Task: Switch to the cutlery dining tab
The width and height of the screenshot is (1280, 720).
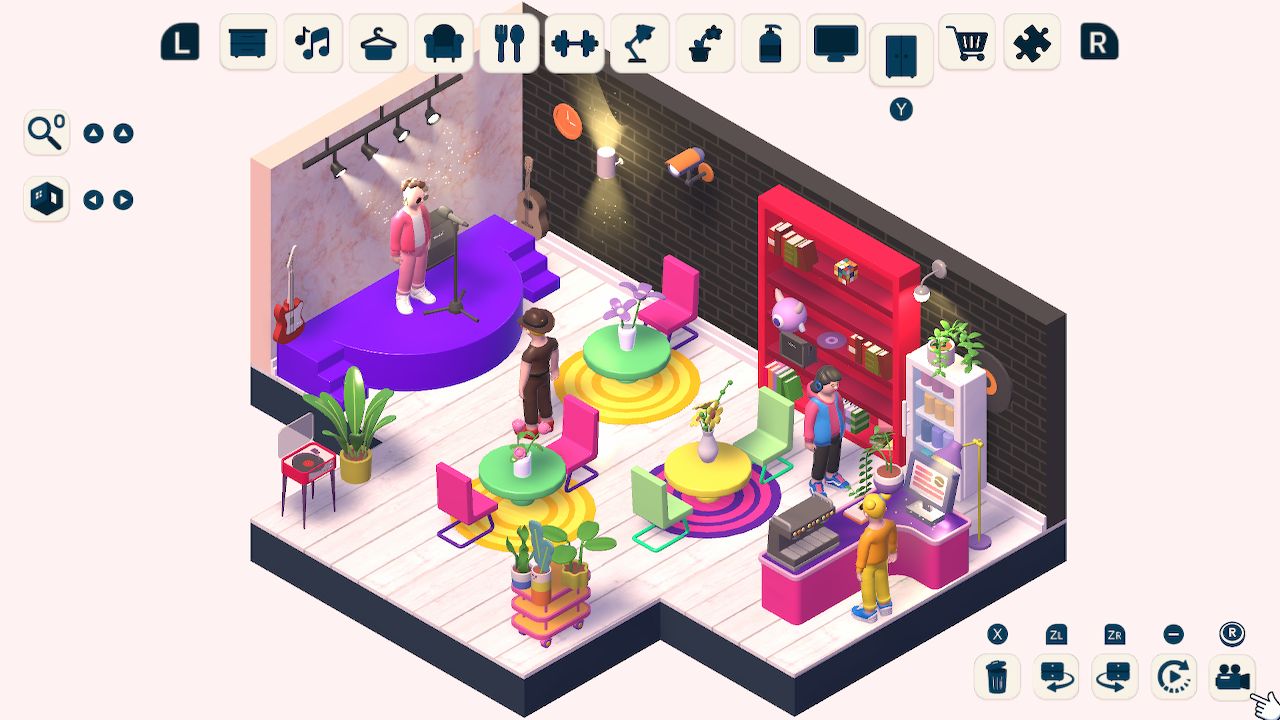Action: [507, 44]
